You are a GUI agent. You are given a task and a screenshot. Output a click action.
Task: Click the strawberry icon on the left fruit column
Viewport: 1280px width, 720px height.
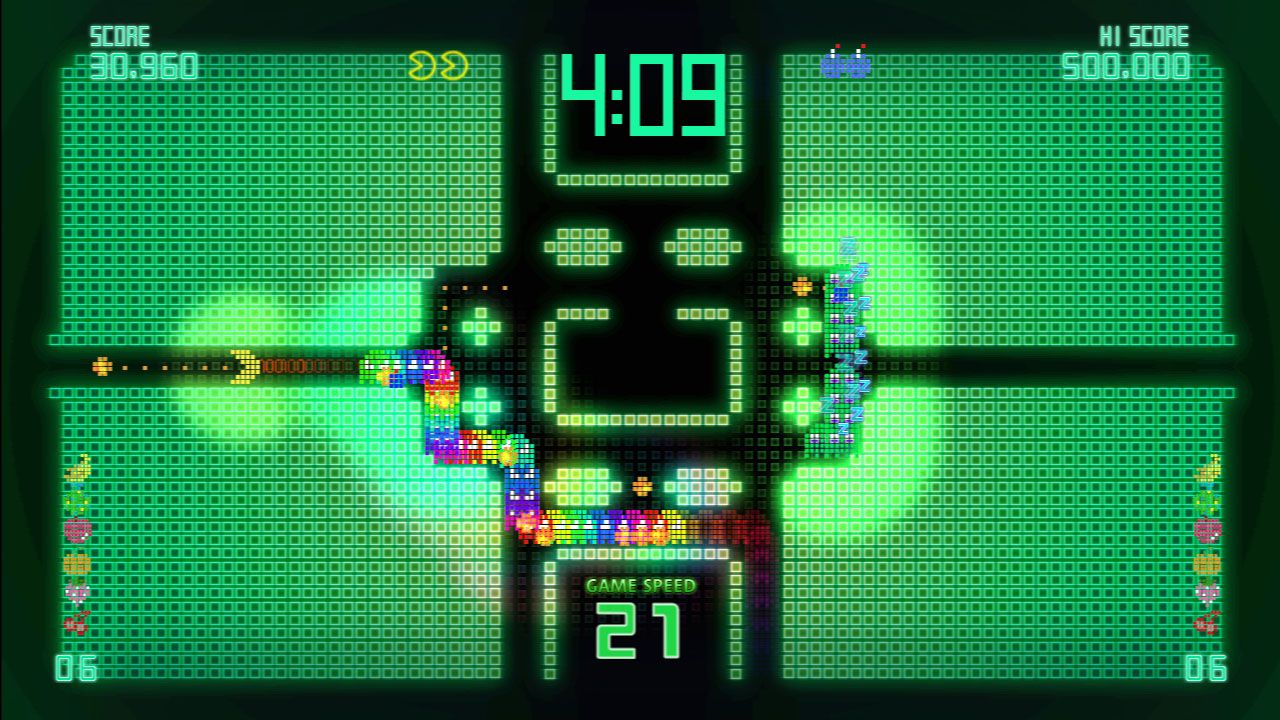point(76,530)
